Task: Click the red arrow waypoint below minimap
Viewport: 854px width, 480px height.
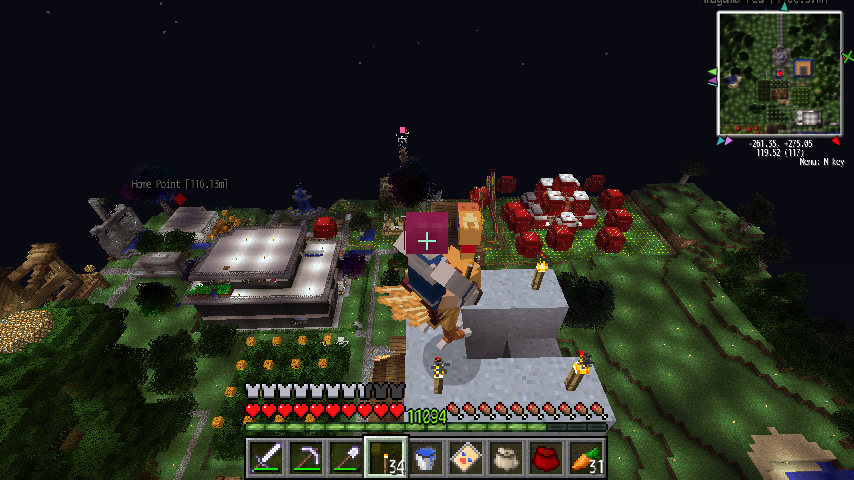Action: 835,141
